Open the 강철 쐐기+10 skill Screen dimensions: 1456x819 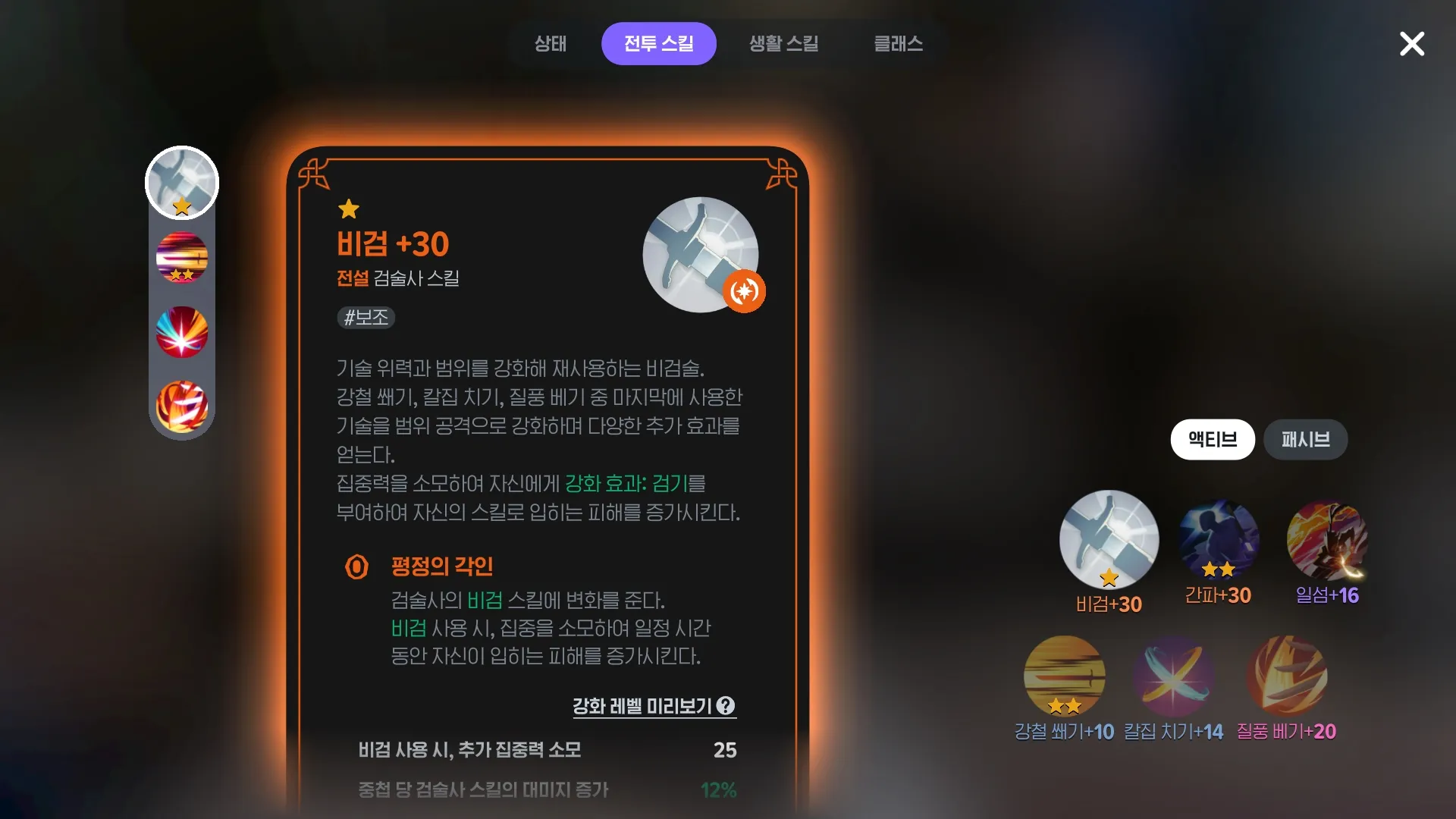click(1064, 675)
